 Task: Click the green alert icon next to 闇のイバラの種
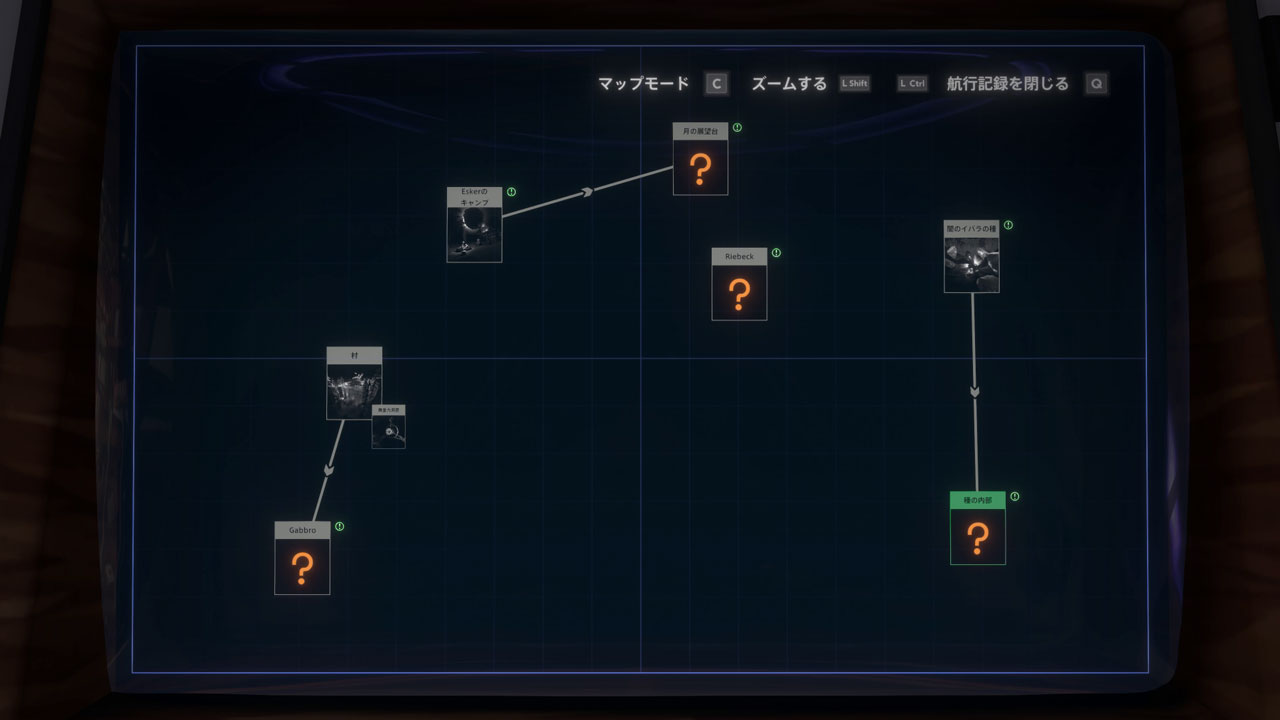(1009, 226)
